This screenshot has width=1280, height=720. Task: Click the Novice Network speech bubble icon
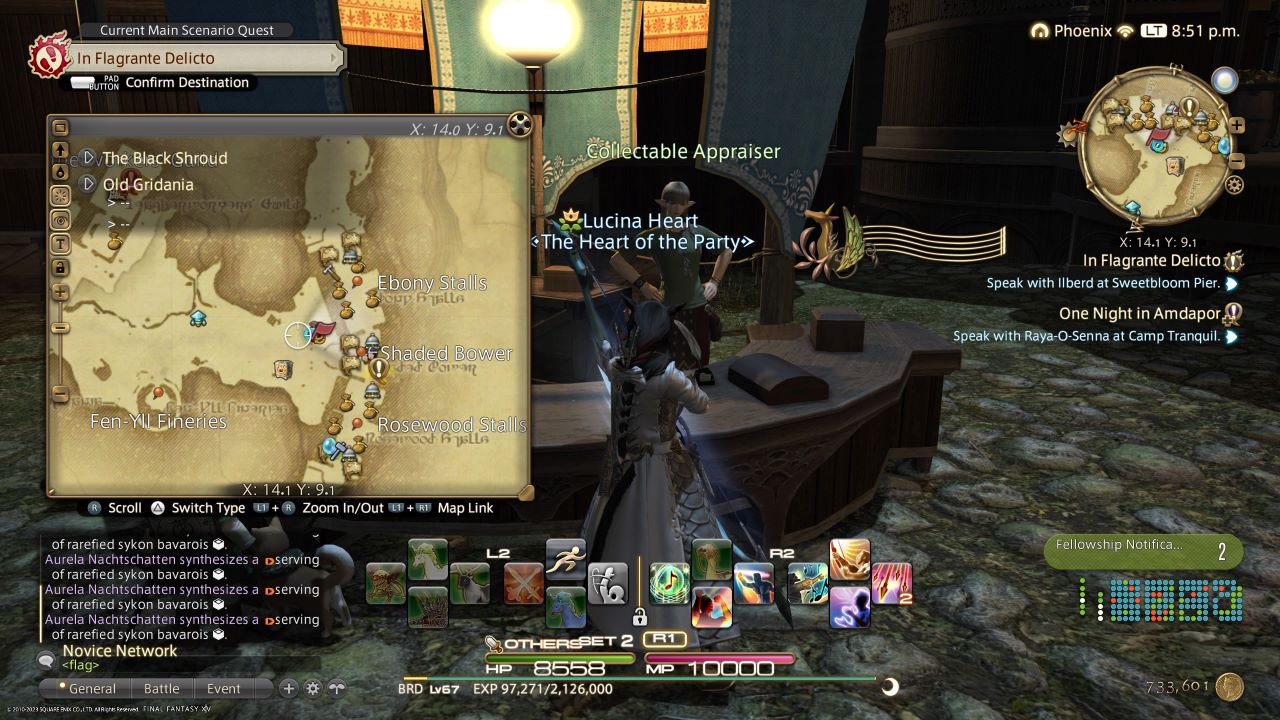coord(46,660)
